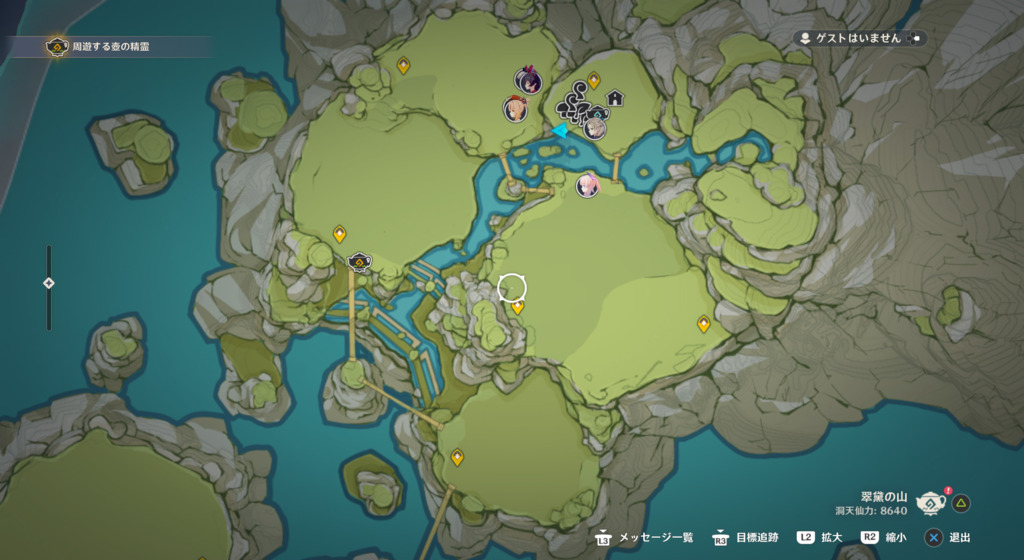Select the red-hat blonde companion portrait marker
The height and width of the screenshot is (560, 1024).
(515, 108)
